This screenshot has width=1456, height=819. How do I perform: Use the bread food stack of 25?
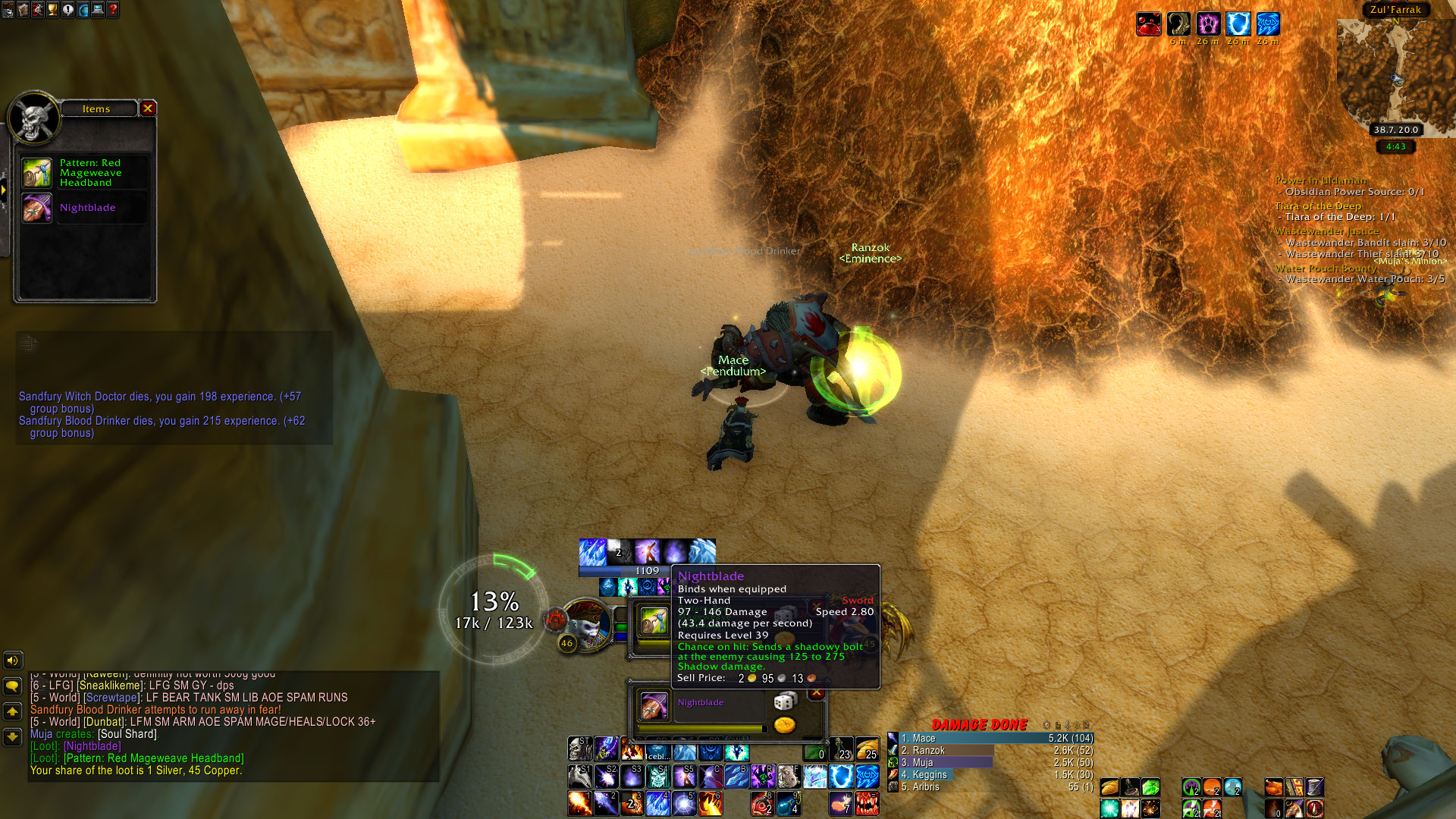pyautogui.click(x=867, y=750)
